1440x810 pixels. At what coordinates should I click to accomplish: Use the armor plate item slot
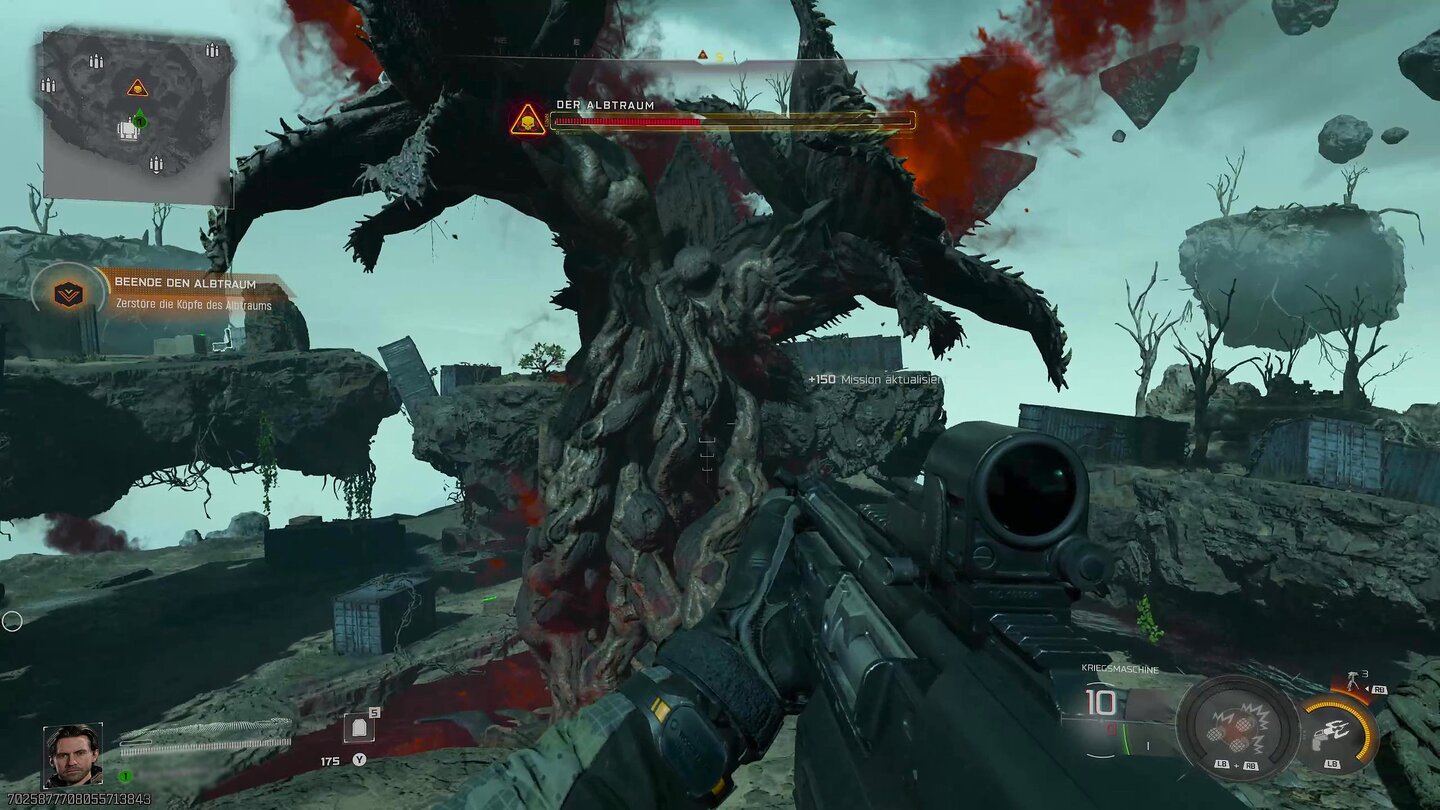[x=359, y=728]
